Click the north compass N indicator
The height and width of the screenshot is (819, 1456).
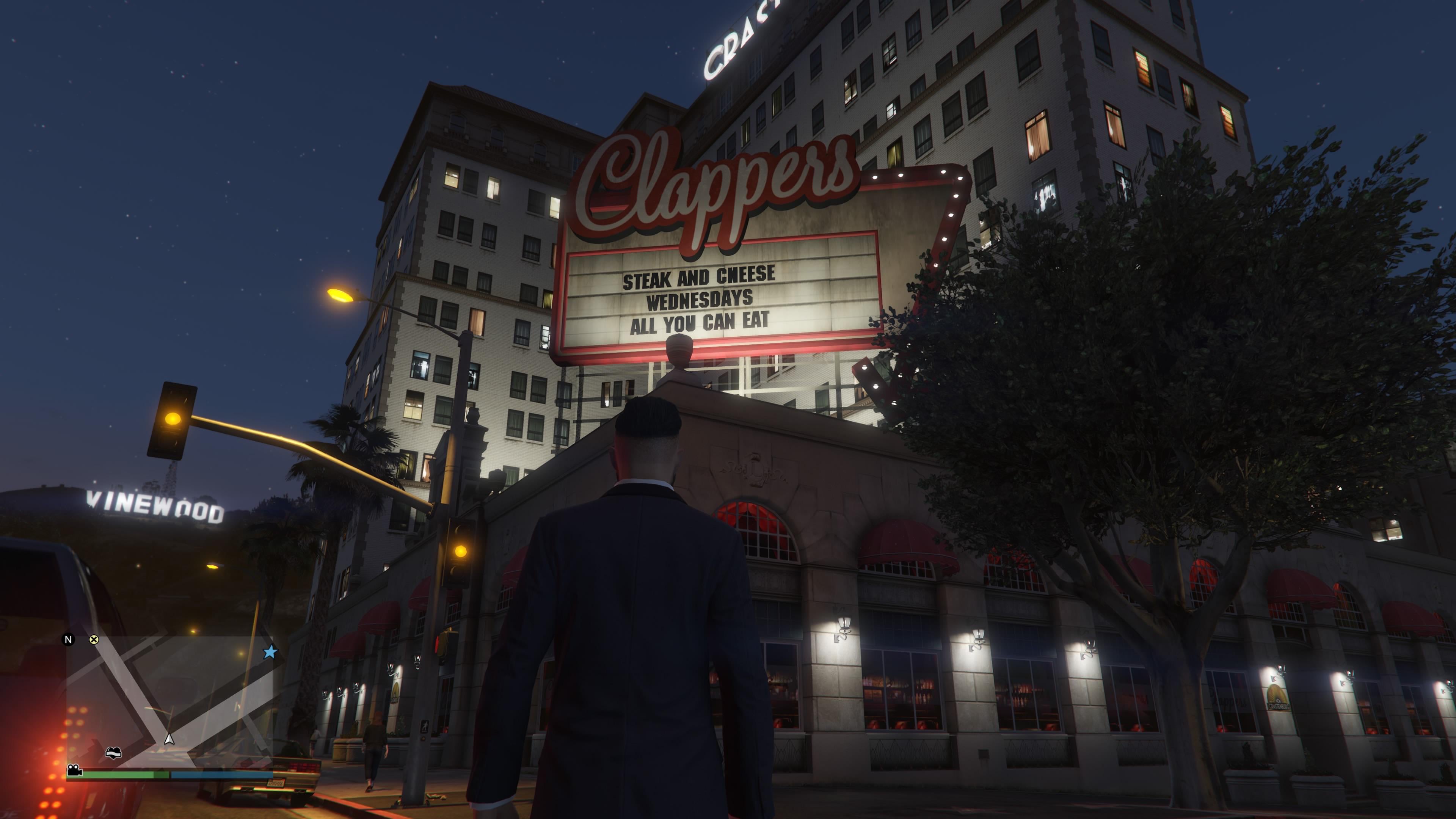[x=68, y=639]
